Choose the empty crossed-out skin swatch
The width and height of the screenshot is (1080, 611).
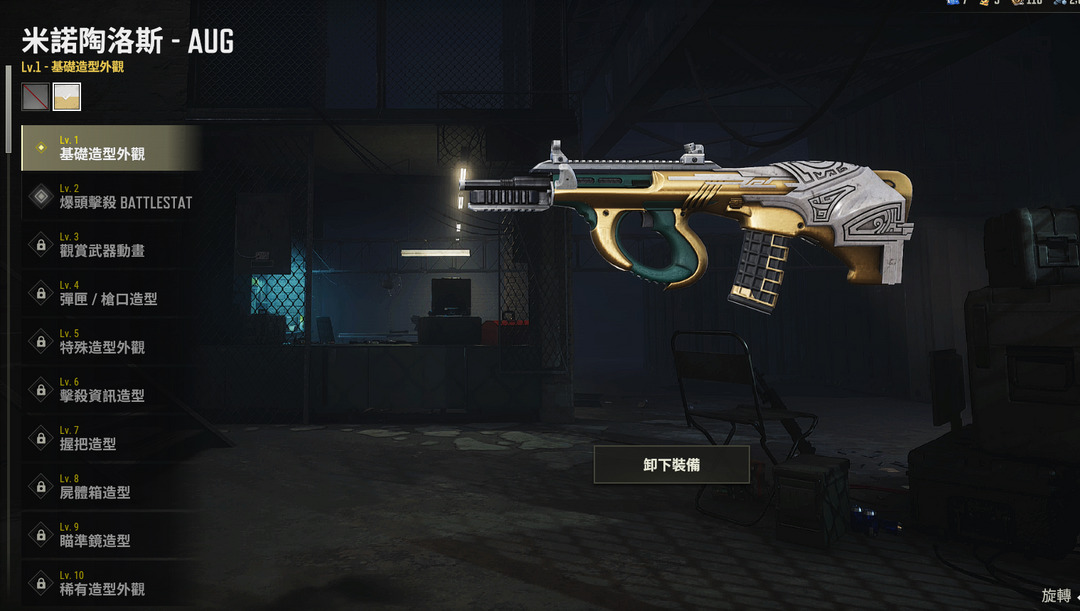pyautogui.click(x=36, y=96)
